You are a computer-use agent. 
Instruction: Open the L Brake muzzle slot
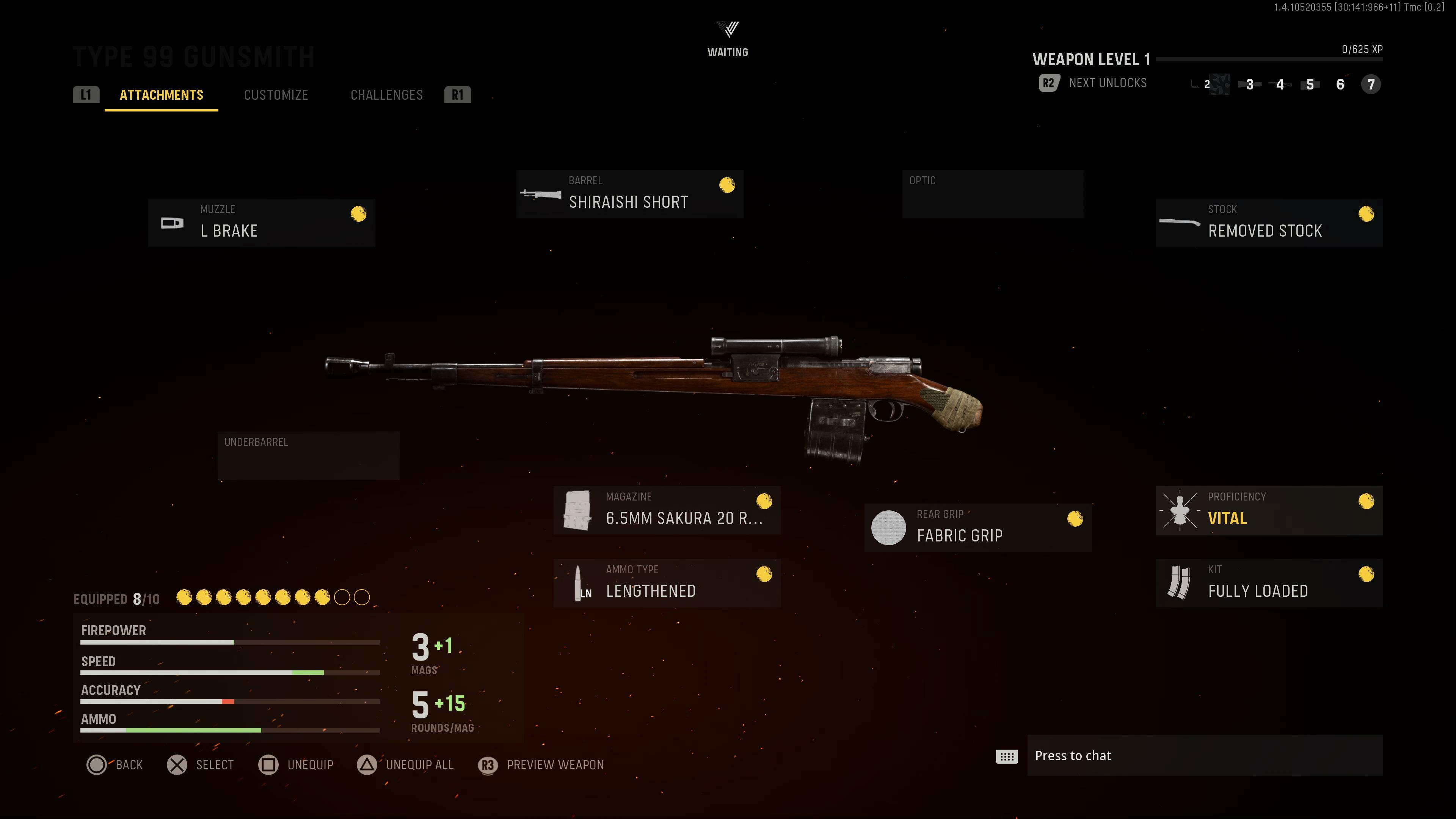(261, 223)
